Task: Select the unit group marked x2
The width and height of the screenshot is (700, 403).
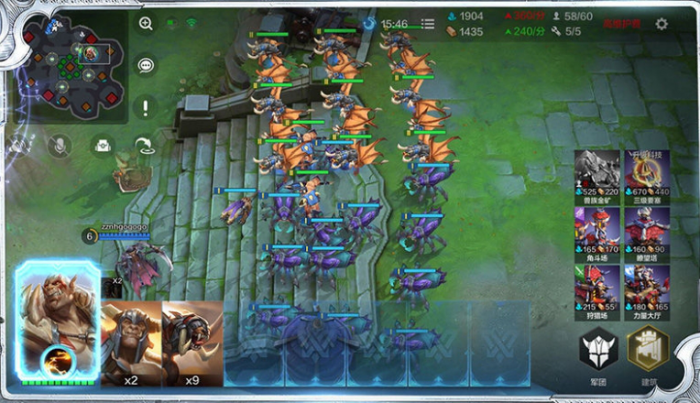Action: pos(131,343)
